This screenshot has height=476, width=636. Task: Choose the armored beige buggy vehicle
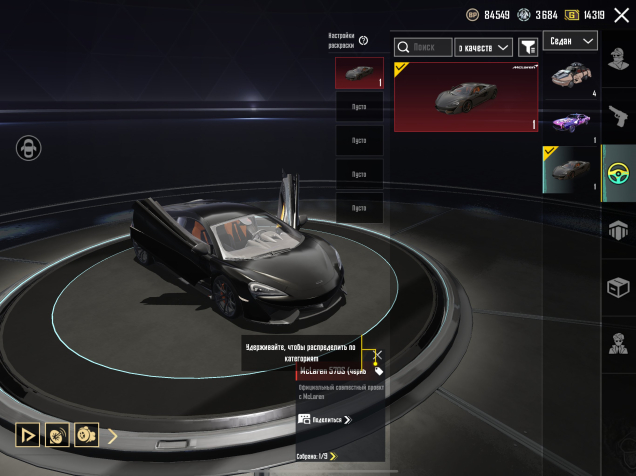point(570,76)
